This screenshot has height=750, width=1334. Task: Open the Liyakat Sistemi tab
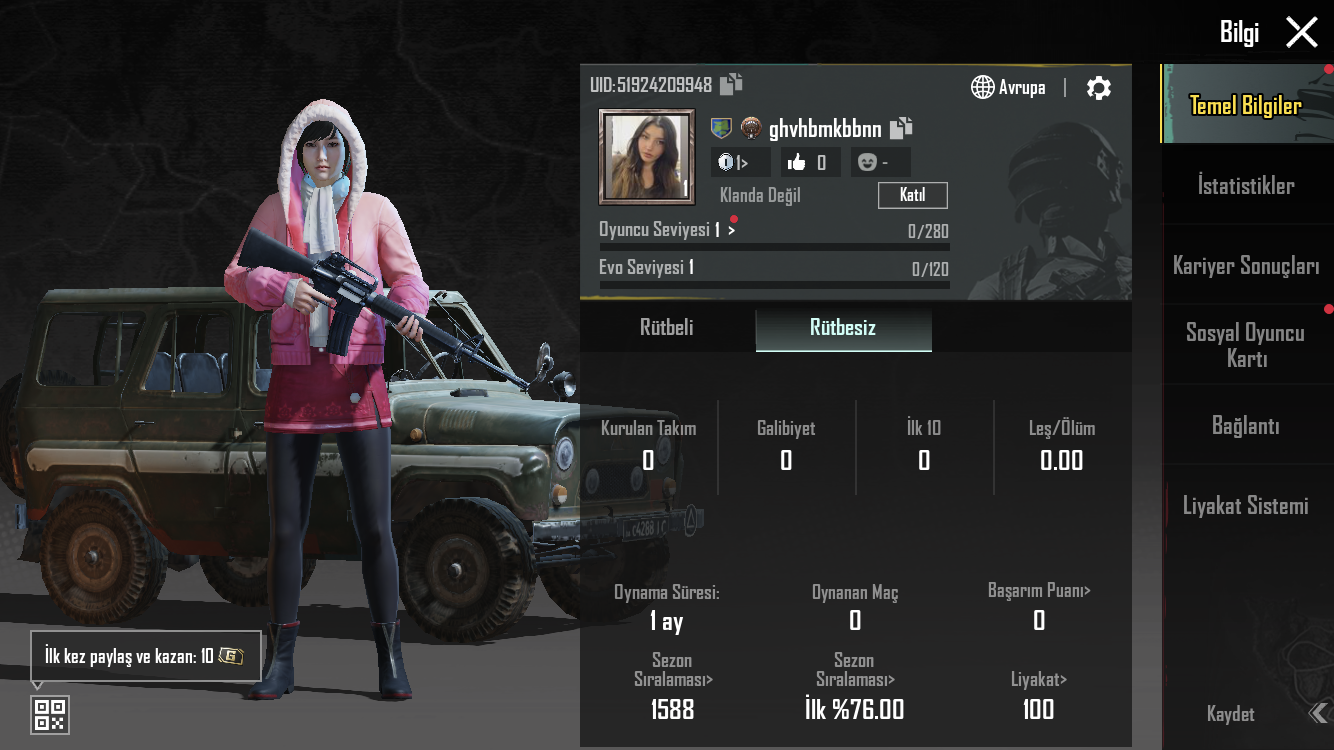pos(1246,506)
